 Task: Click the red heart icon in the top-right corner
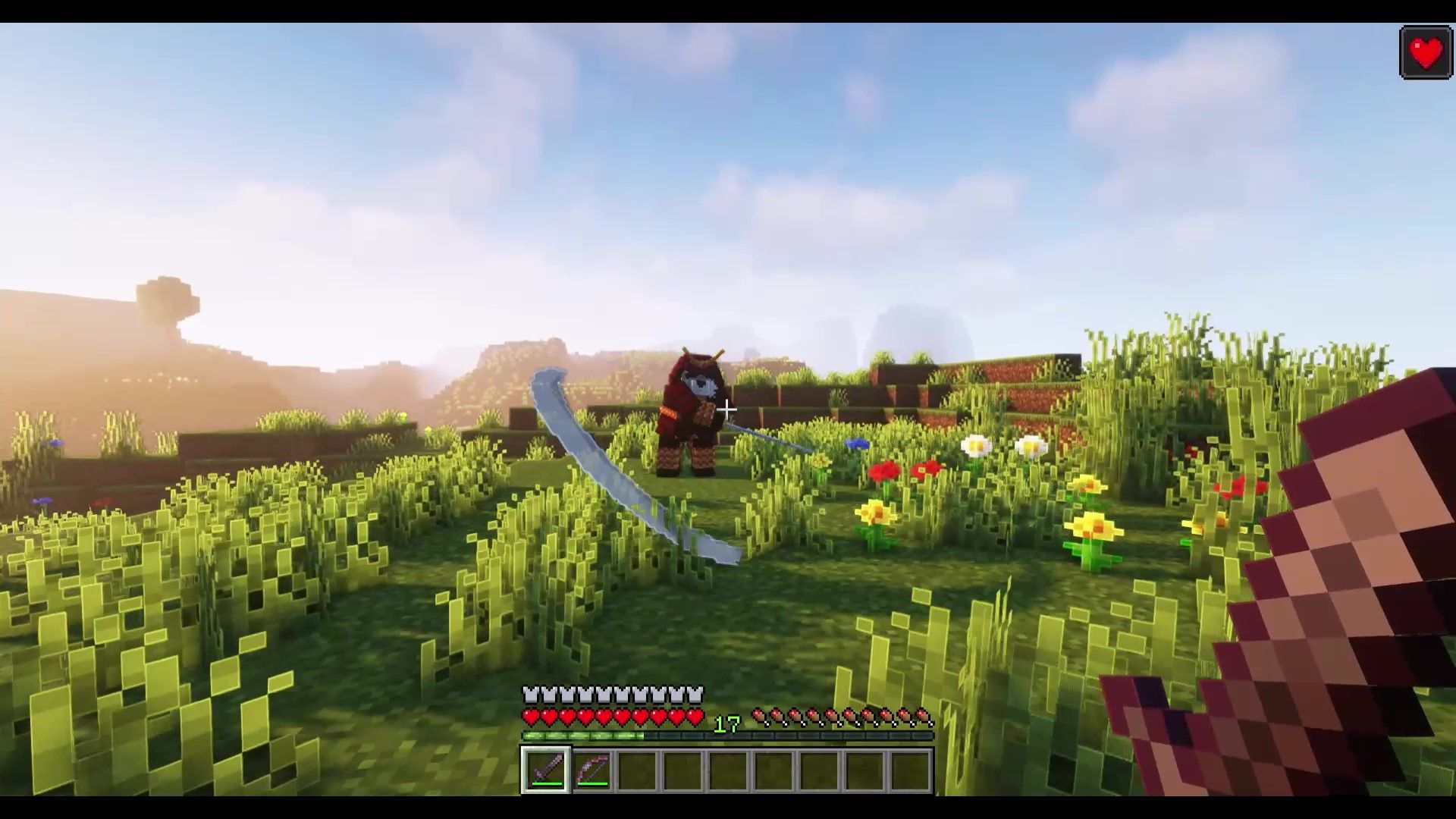[x=1425, y=53]
